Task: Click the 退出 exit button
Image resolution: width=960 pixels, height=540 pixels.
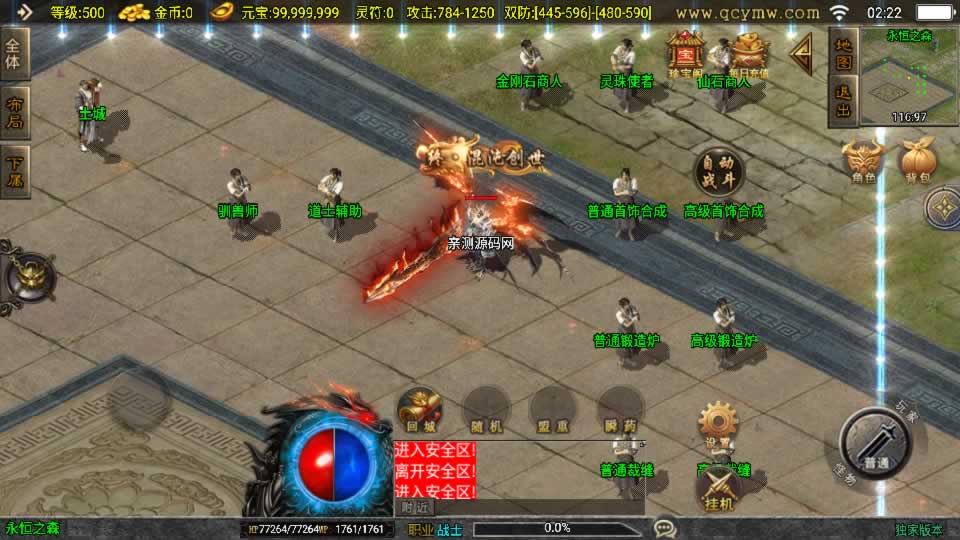Action: click(844, 102)
